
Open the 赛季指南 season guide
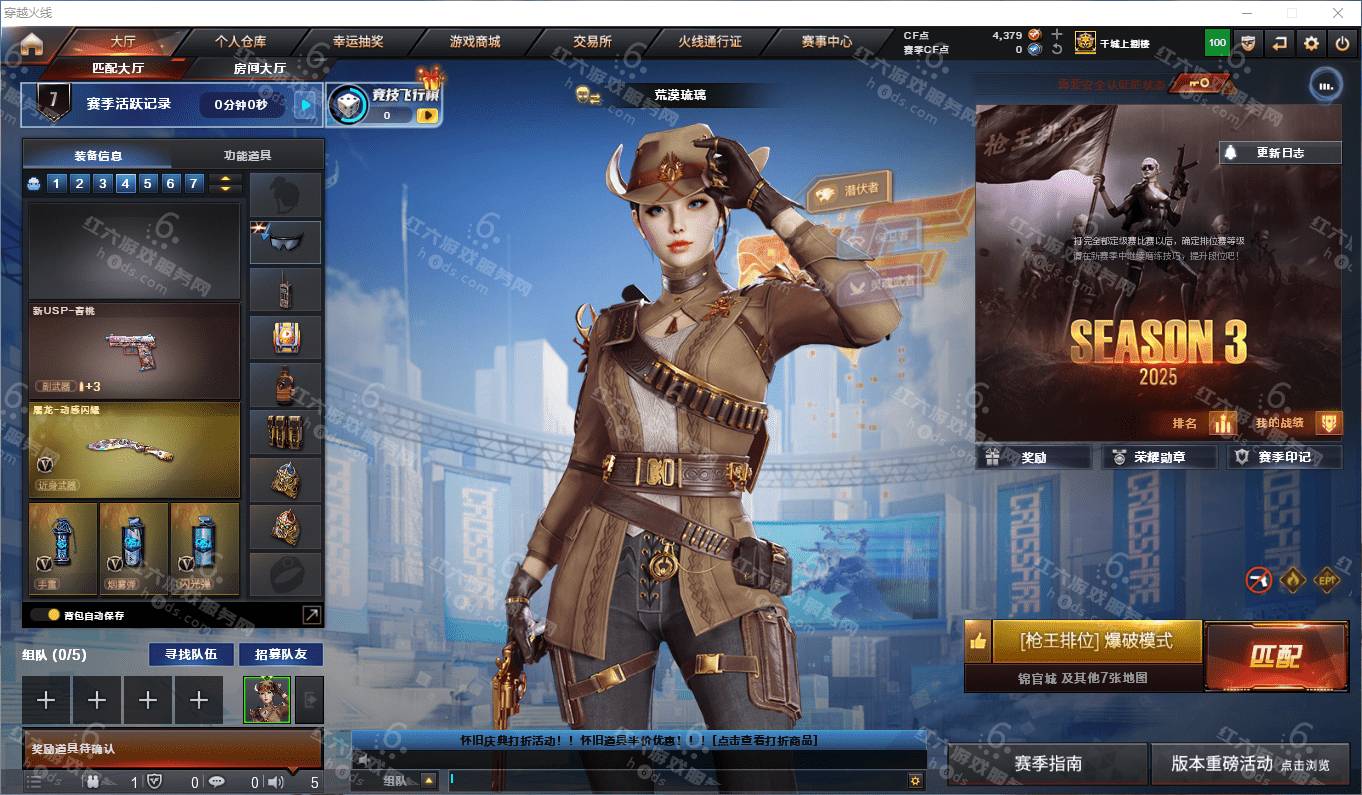pos(1047,763)
